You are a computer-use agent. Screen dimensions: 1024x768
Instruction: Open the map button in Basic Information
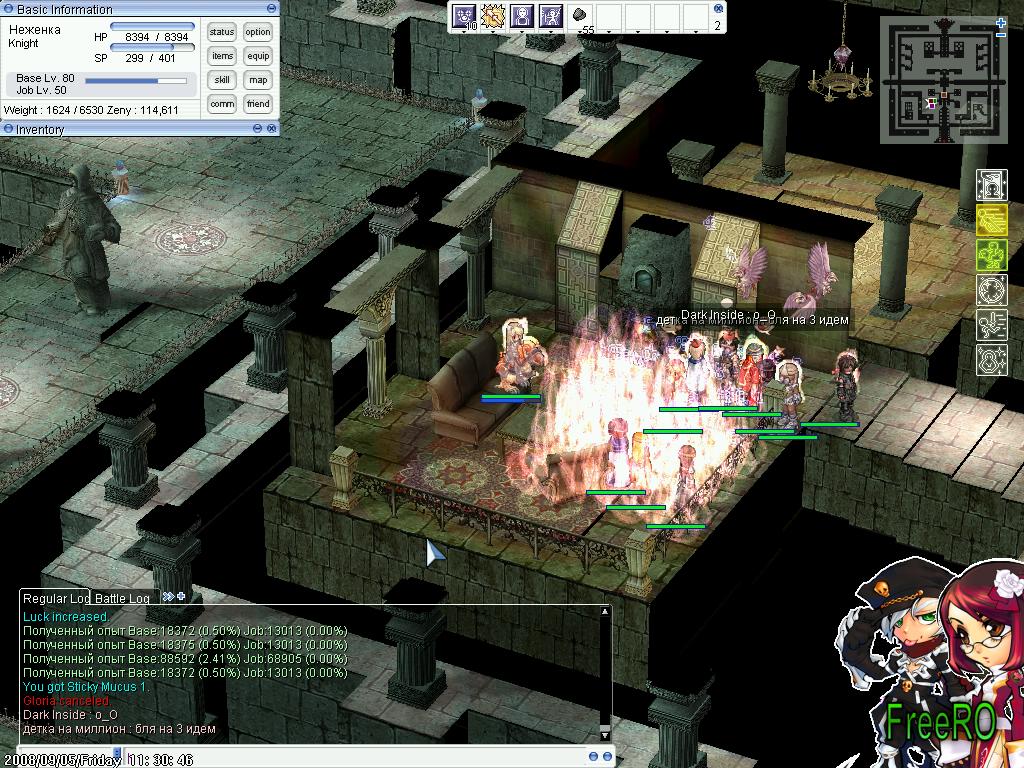point(258,80)
